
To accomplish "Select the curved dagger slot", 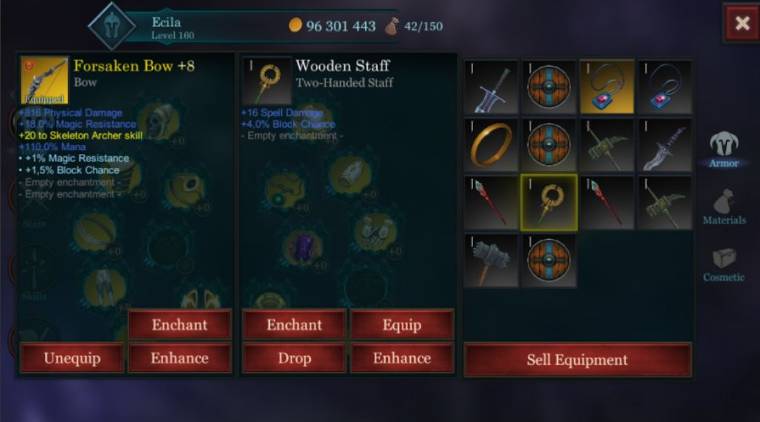I will pyautogui.click(x=665, y=145).
